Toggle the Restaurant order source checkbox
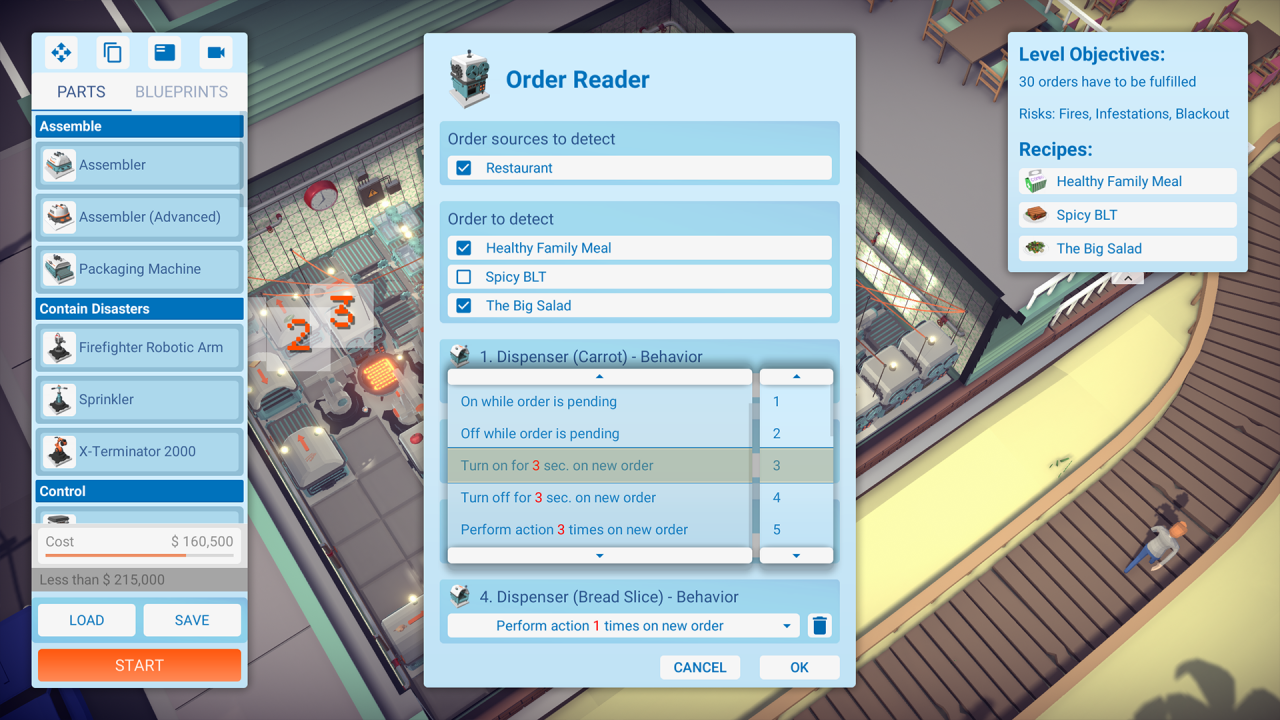 pos(464,168)
